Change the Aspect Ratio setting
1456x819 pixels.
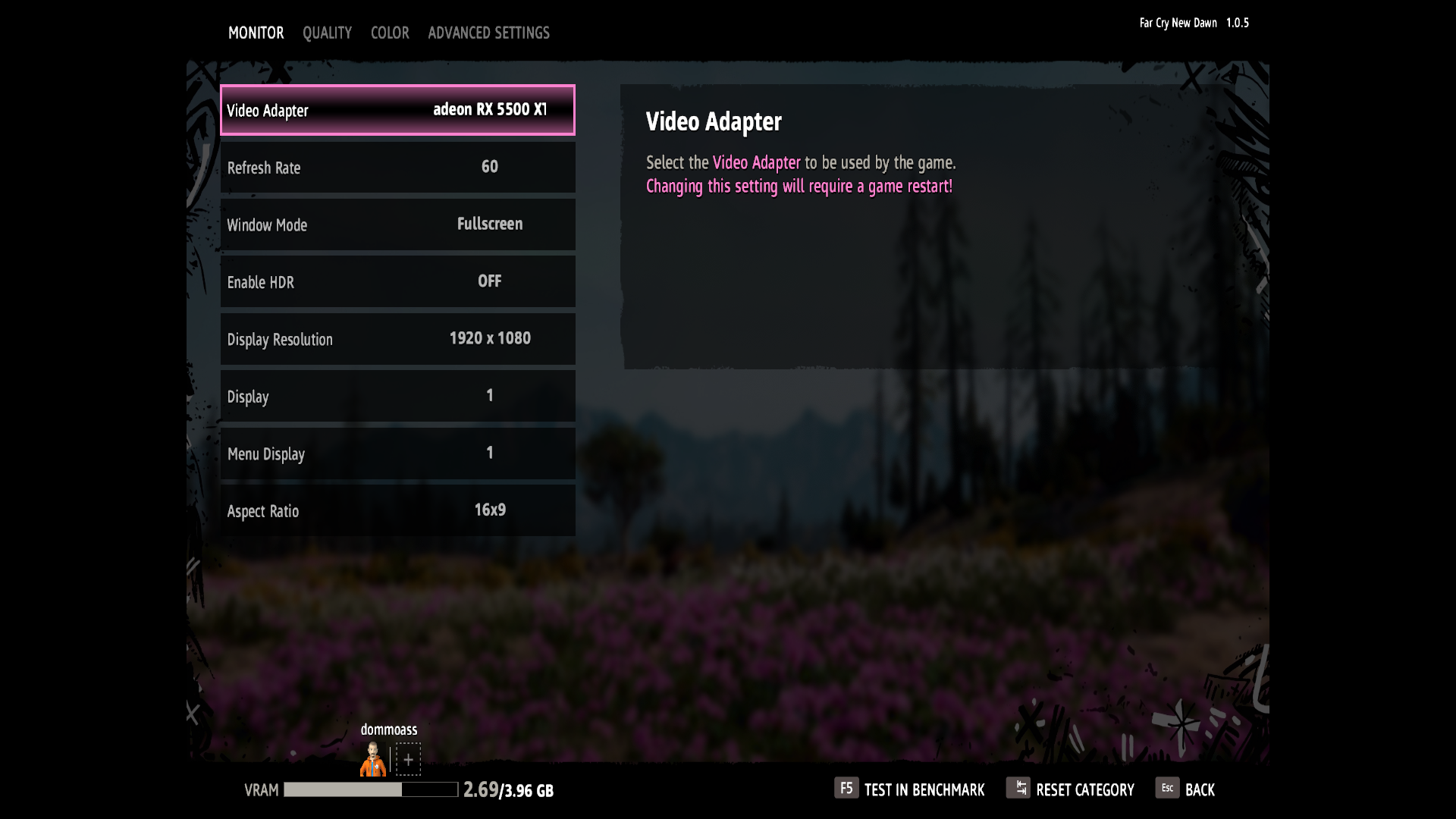coord(397,510)
